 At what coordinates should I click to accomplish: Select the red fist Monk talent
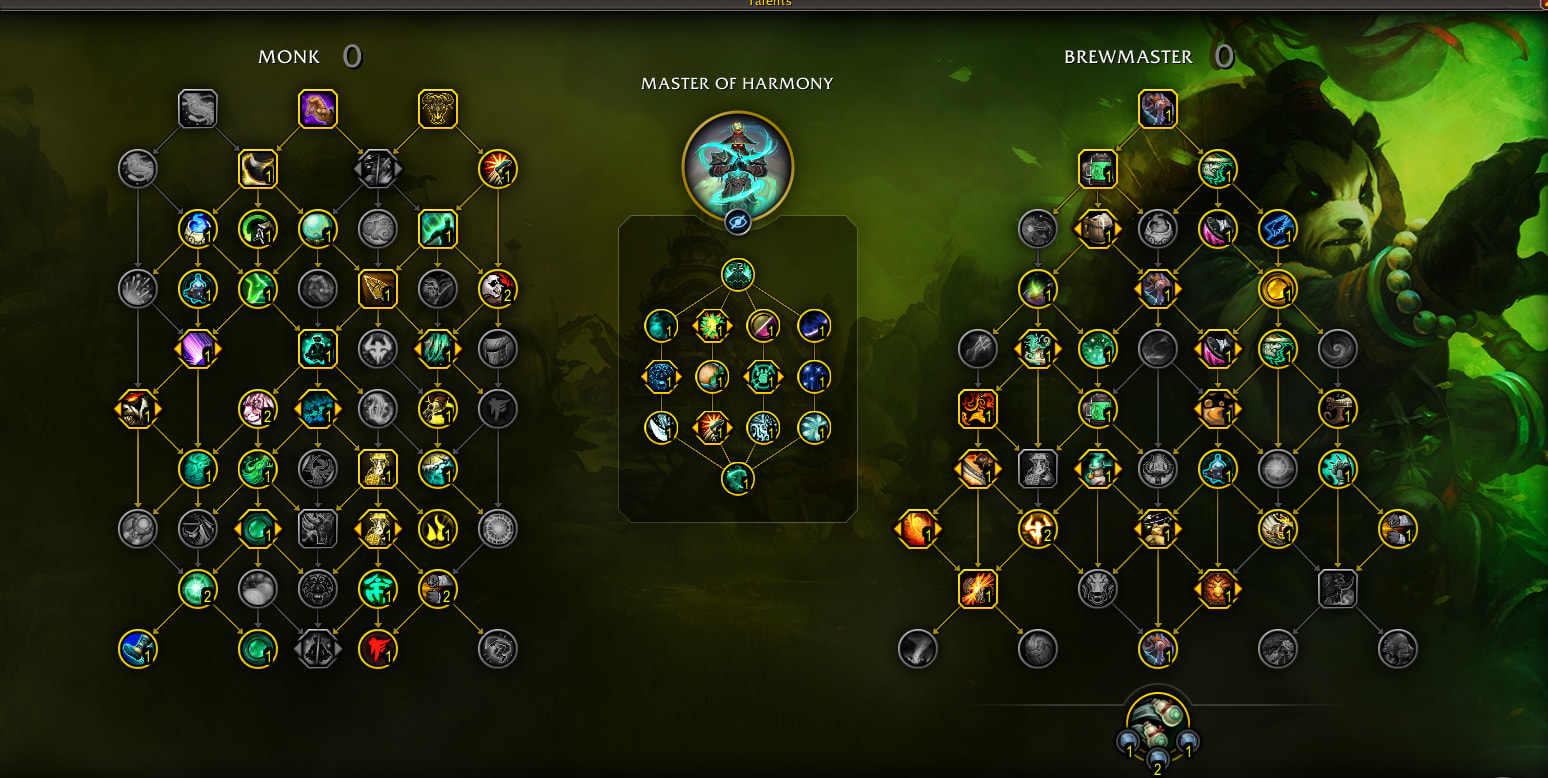[x=378, y=649]
